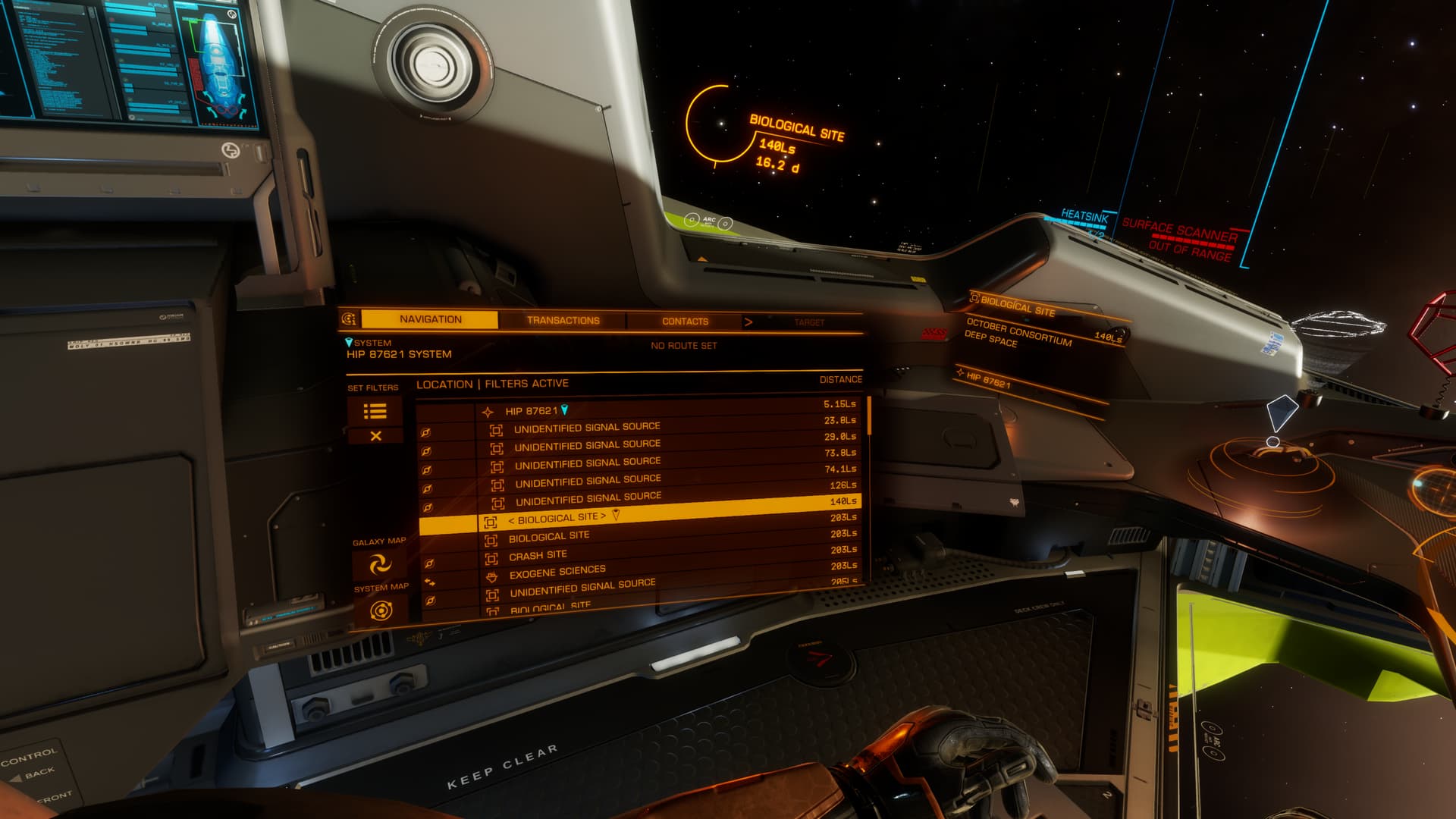Clear filters with the X button
Image resolution: width=1456 pixels, height=819 pixels.
point(375,436)
